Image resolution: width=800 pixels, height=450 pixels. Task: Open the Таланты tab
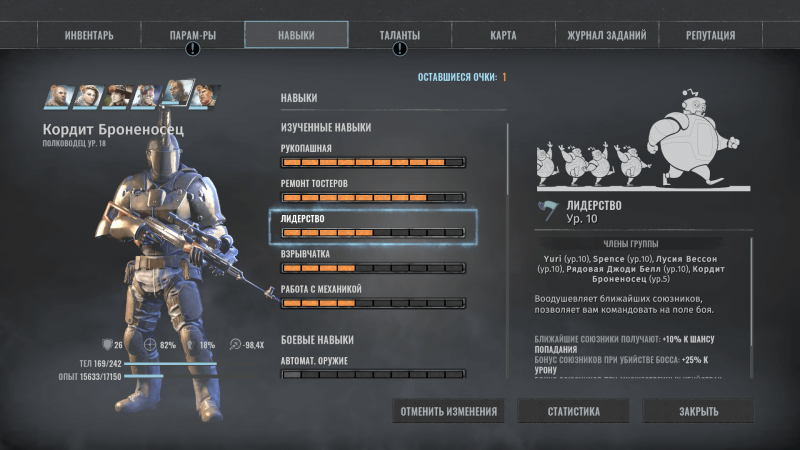[x=400, y=35]
